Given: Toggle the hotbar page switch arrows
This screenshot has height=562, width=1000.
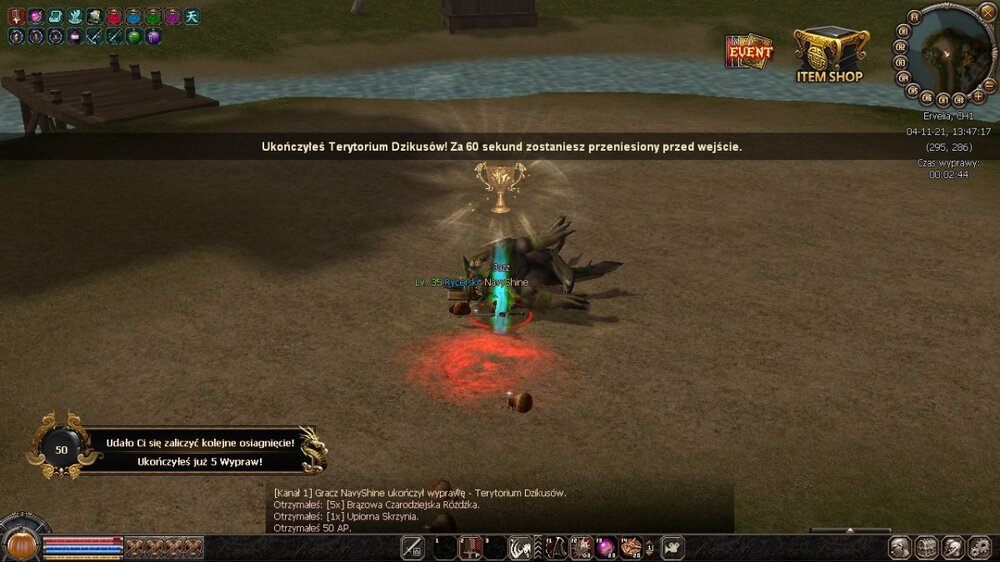Looking at the screenshot, I should [650, 547].
